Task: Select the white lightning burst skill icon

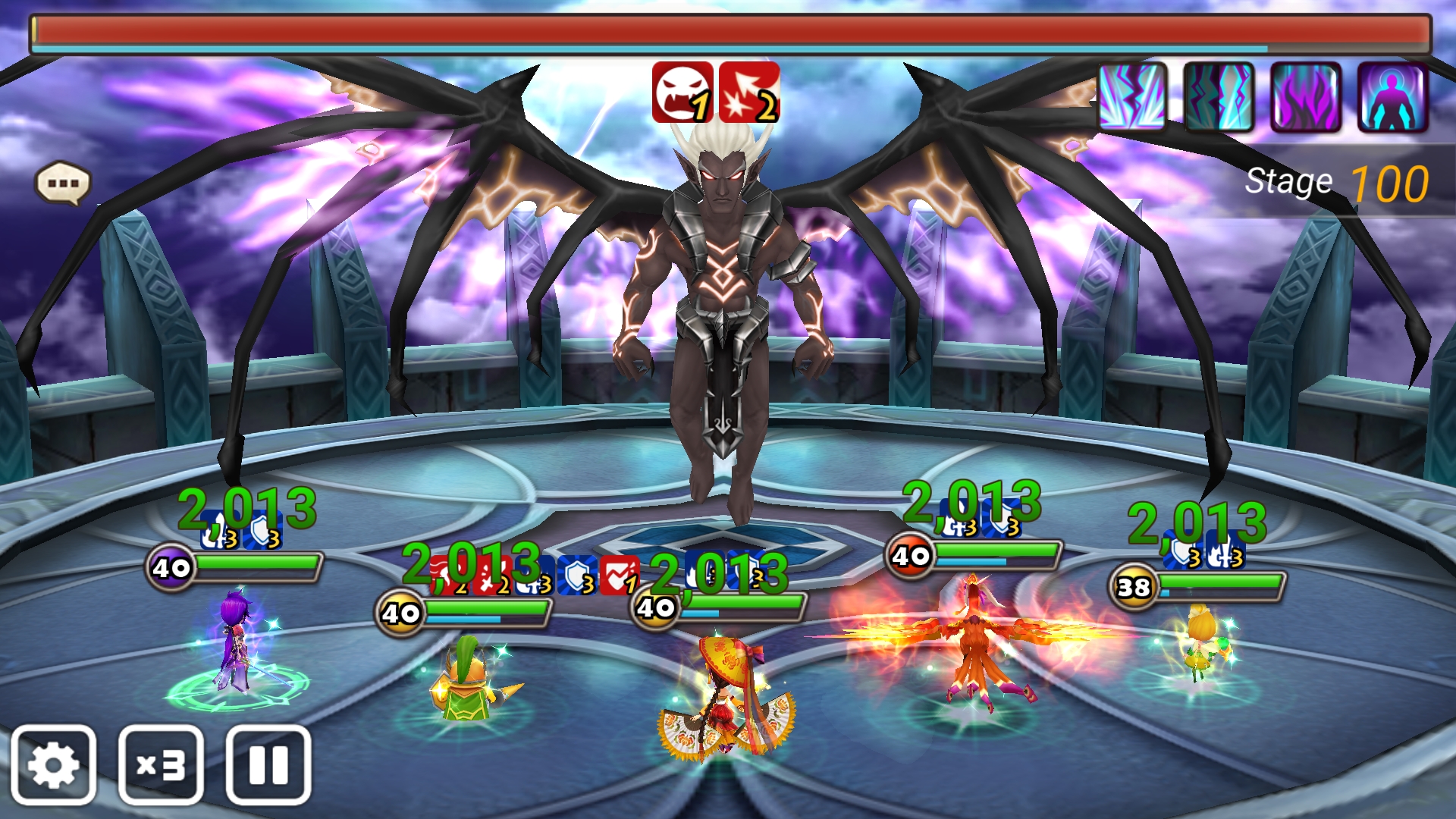Action: [x=1132, y=97]
